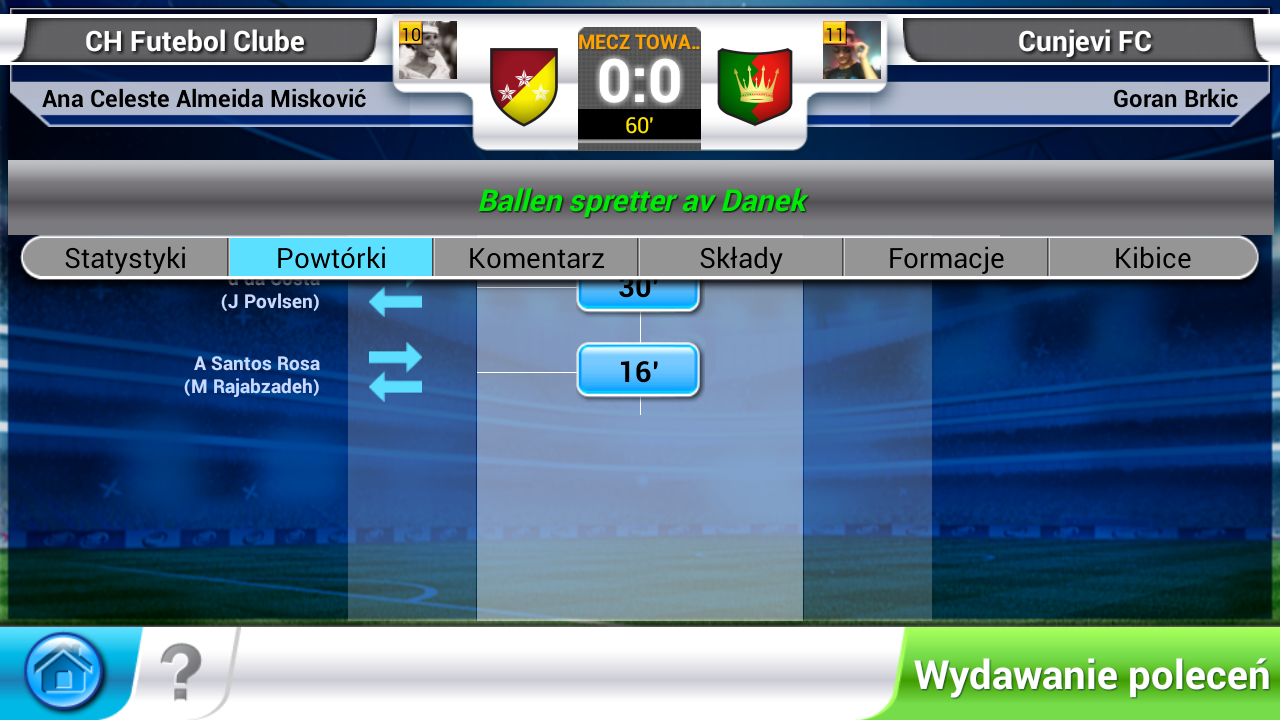
Task: Select the Powtórki tab
Action: 330,257
